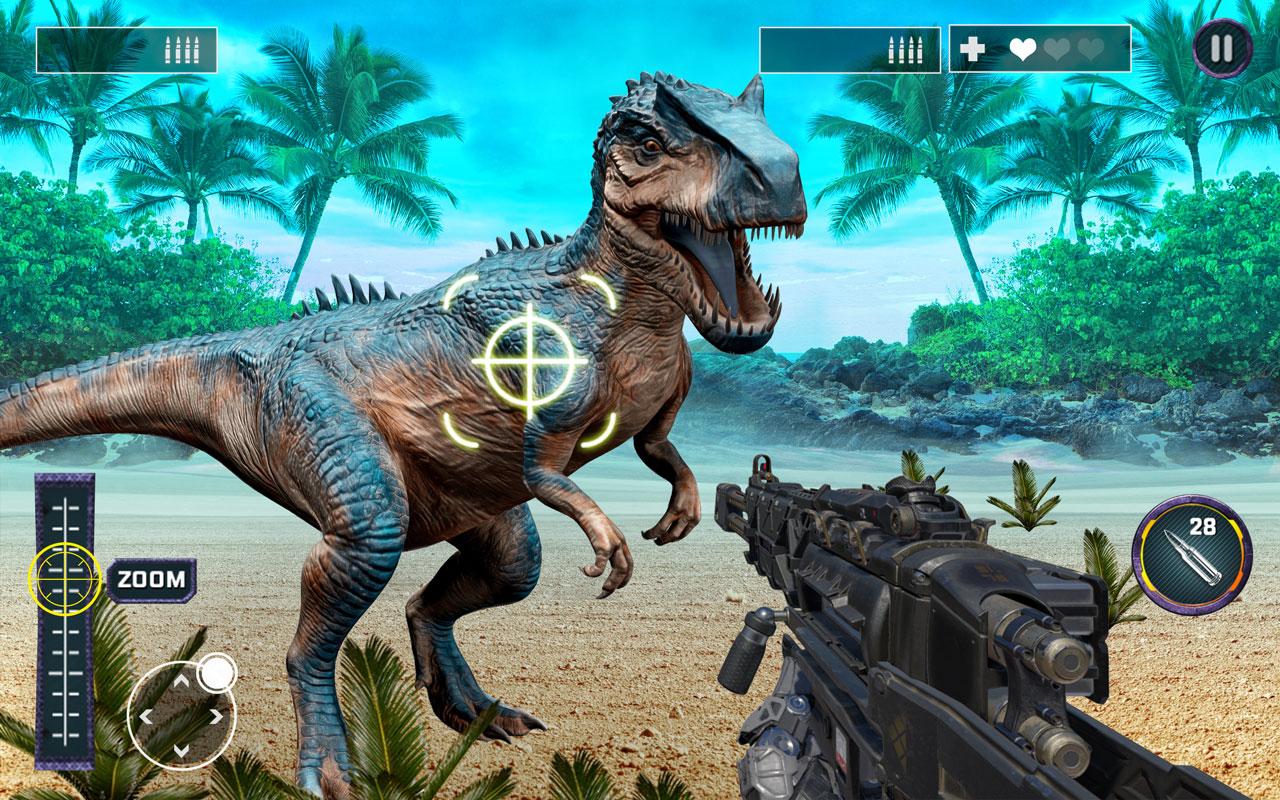Viewport: 1280px width, 800px height.
Task: Toggle the second grey heart indicator
Action: click(x=1056, y=47)
